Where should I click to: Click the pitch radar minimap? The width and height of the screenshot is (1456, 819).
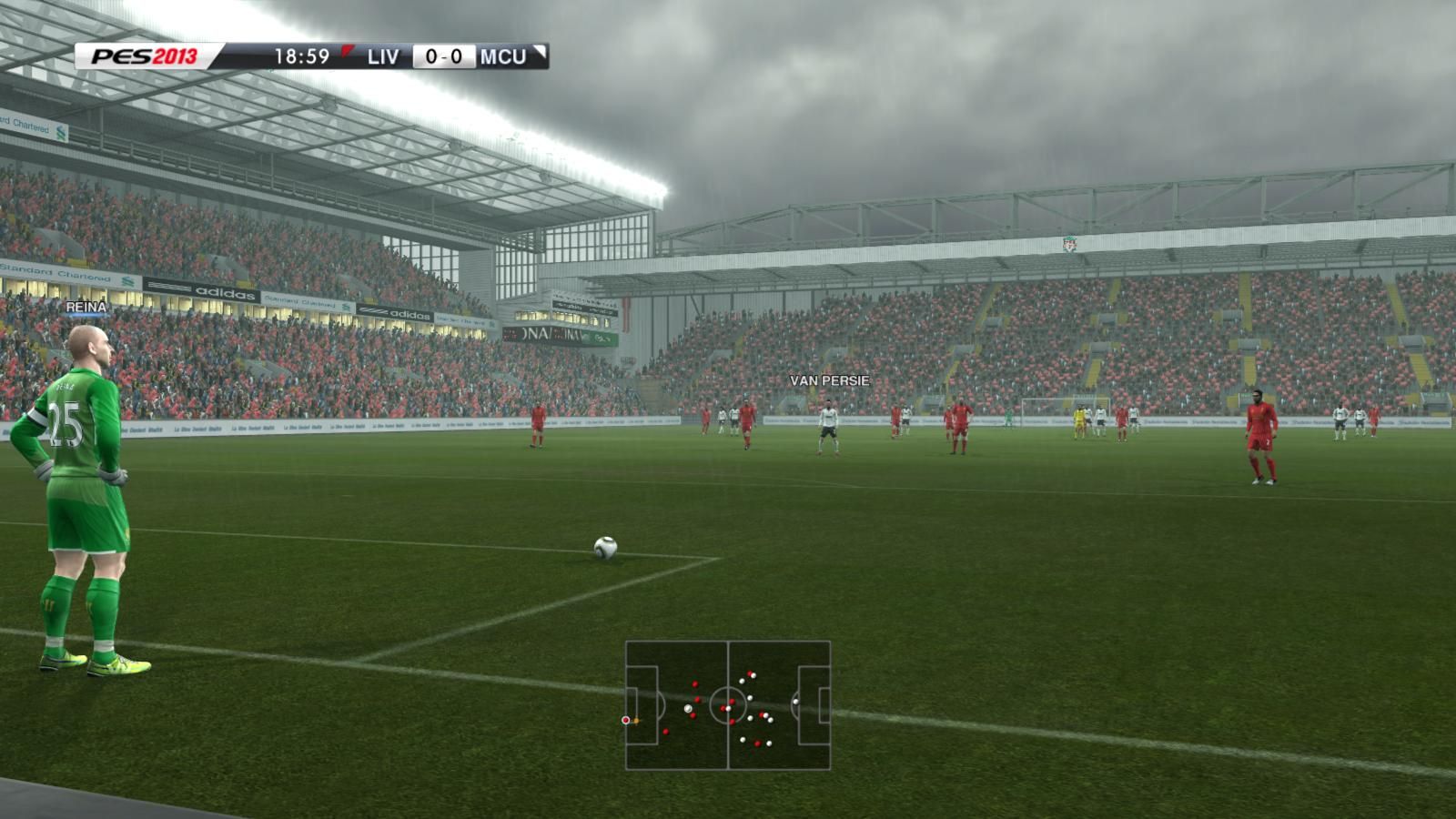point(728,705)
